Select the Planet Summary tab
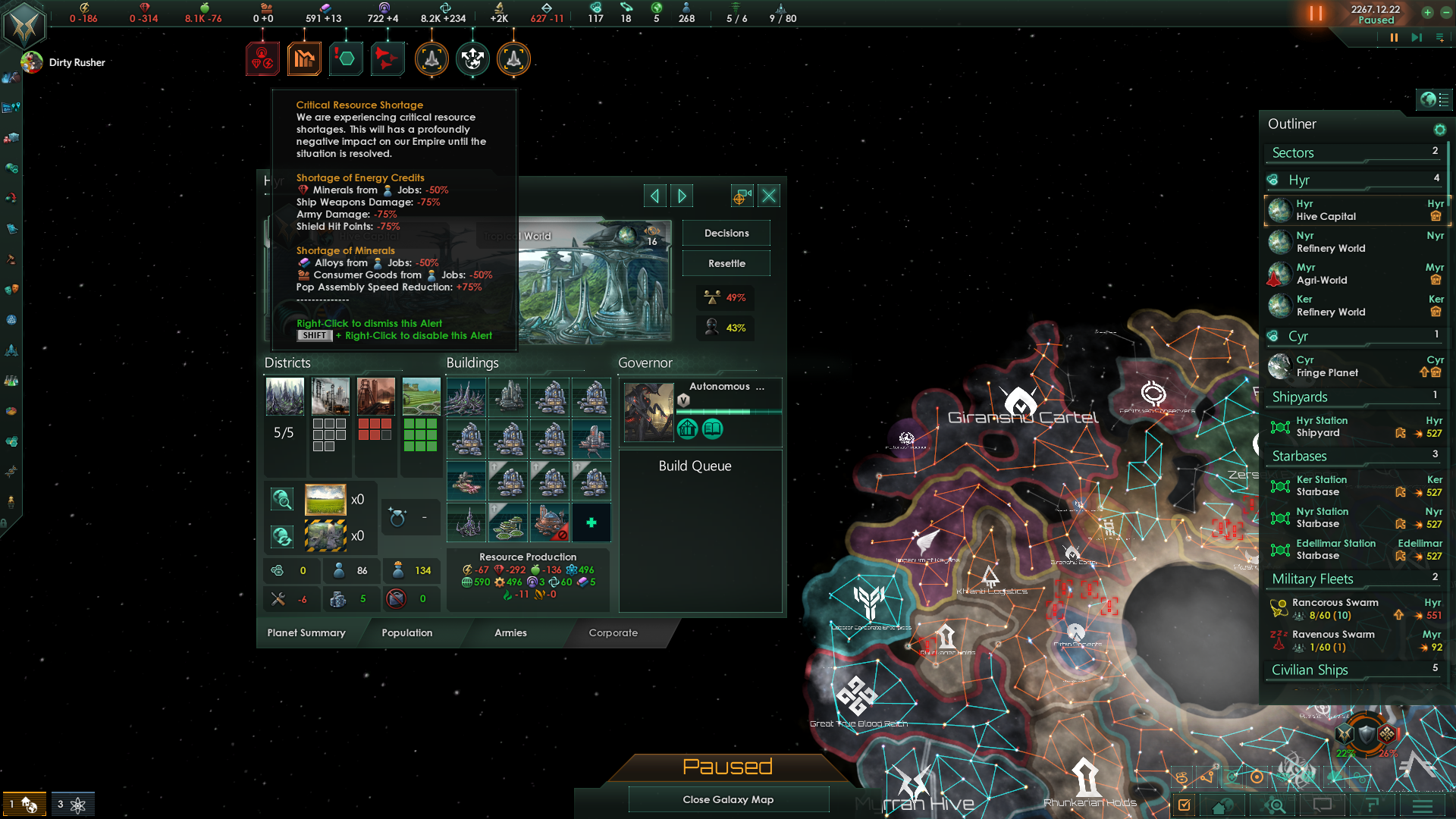The width and height of the screenshot is (1456, 819). (306, 632)
